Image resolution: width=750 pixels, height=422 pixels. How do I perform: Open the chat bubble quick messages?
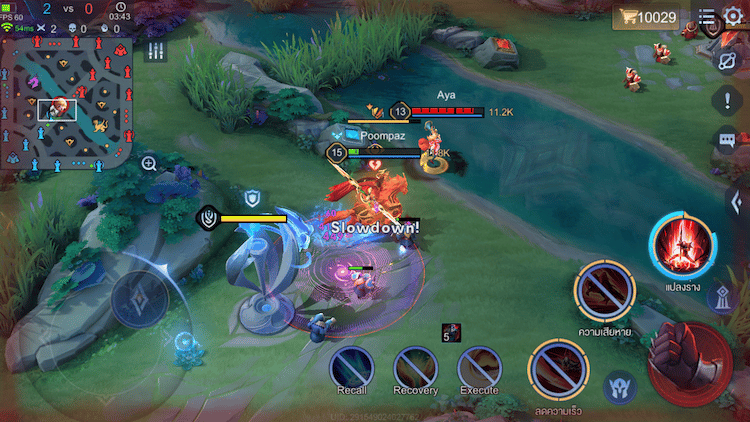click(727, 140)
